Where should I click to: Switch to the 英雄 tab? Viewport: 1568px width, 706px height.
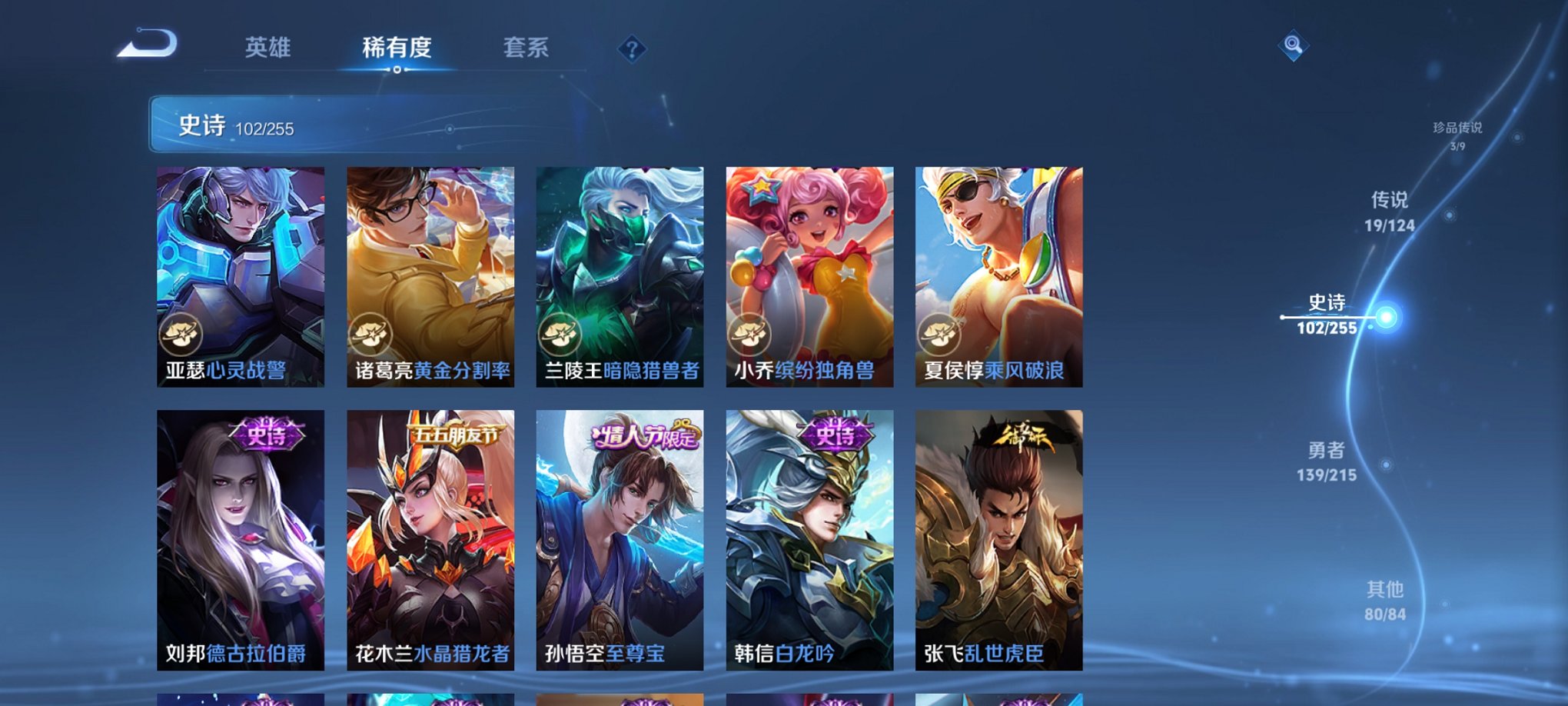[x=267, y=48]
